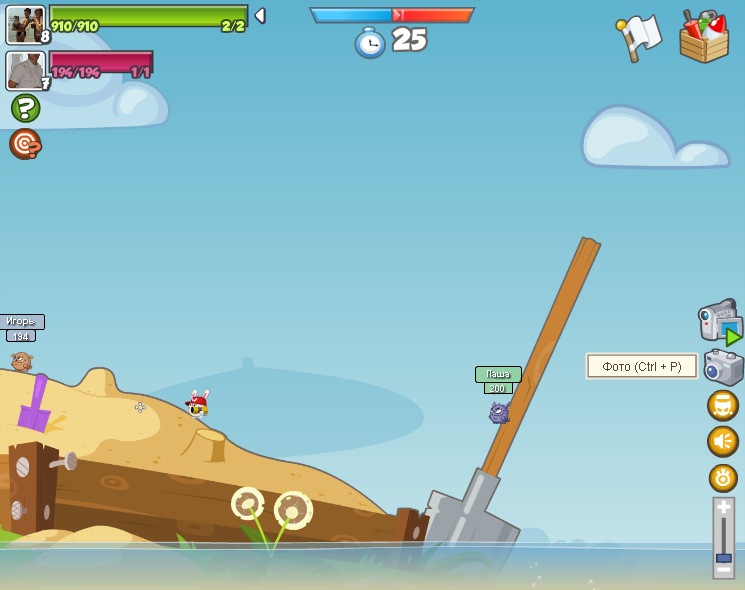The height and width of the screenshot is (590, 745).
Task: Click the orange button below the speaker
Action: (x=723, y=477)
